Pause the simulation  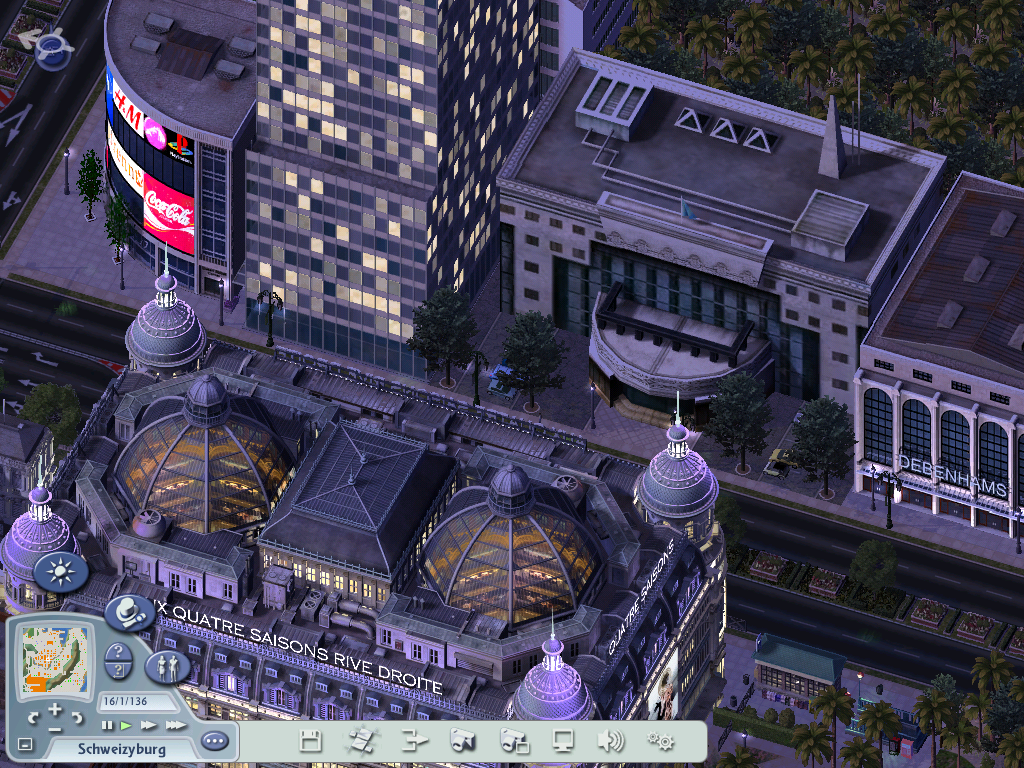pos(107,725)
